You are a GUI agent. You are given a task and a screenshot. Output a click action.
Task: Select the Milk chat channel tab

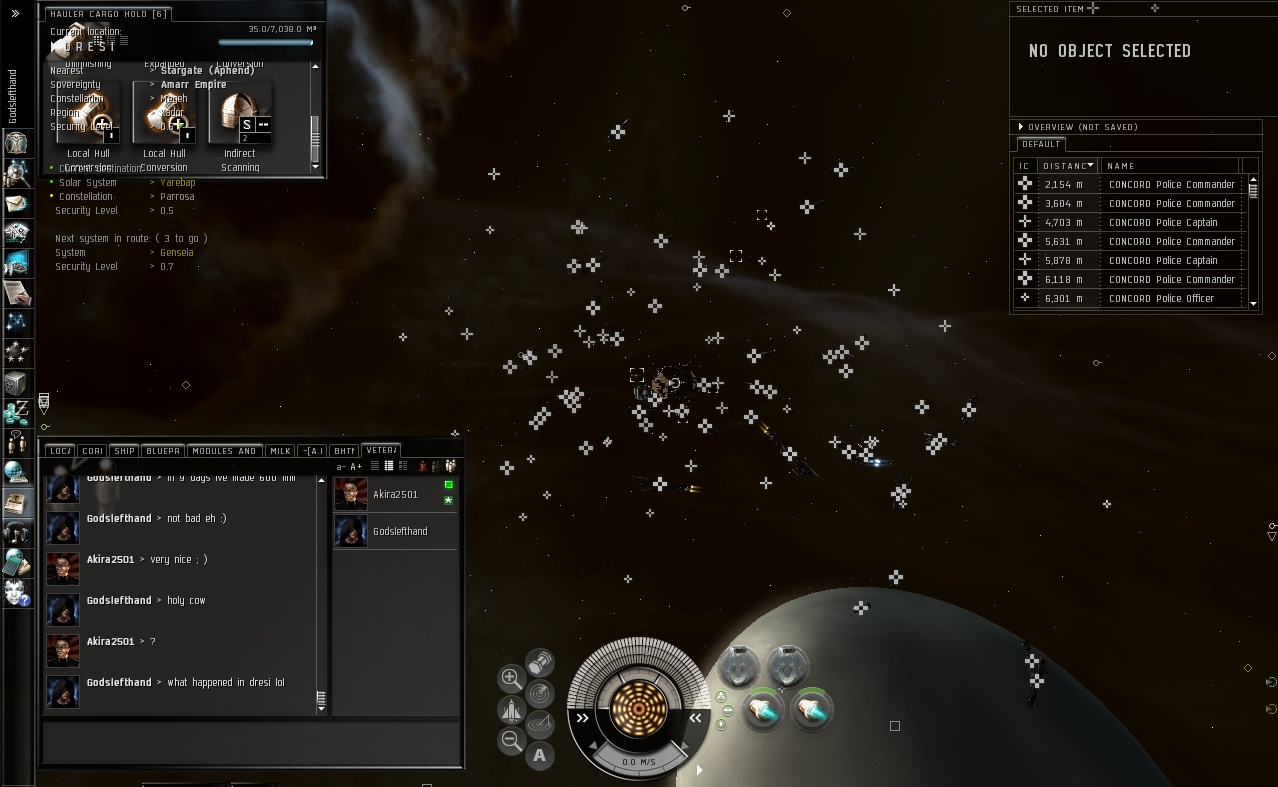coord(281,451)
